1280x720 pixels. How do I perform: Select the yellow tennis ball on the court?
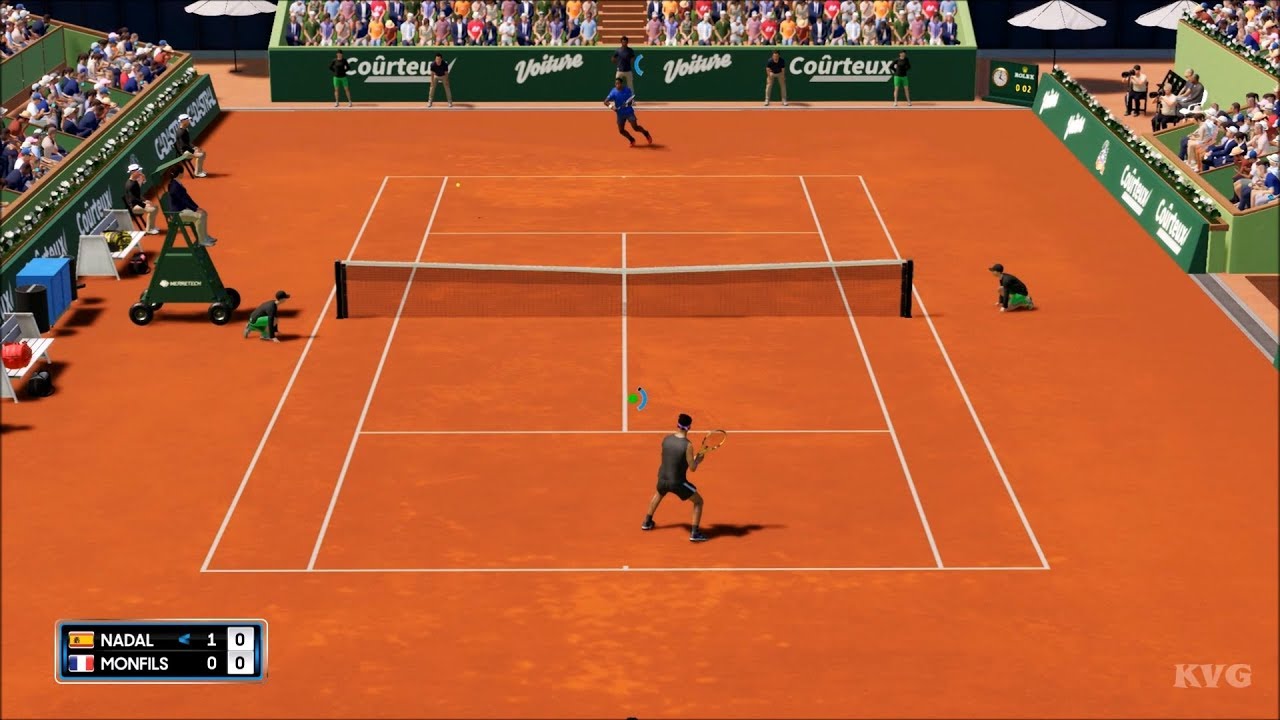(457, 183)
